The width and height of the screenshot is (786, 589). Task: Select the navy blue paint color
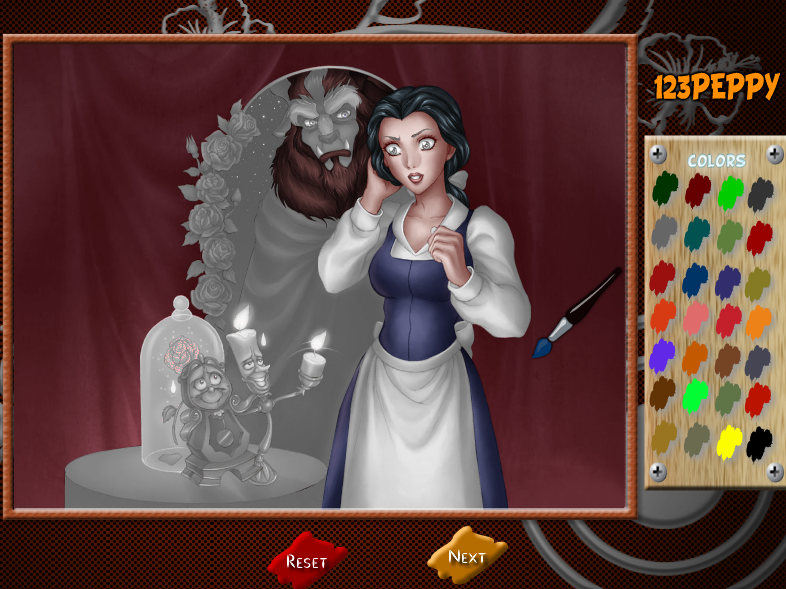click(696, 279)
